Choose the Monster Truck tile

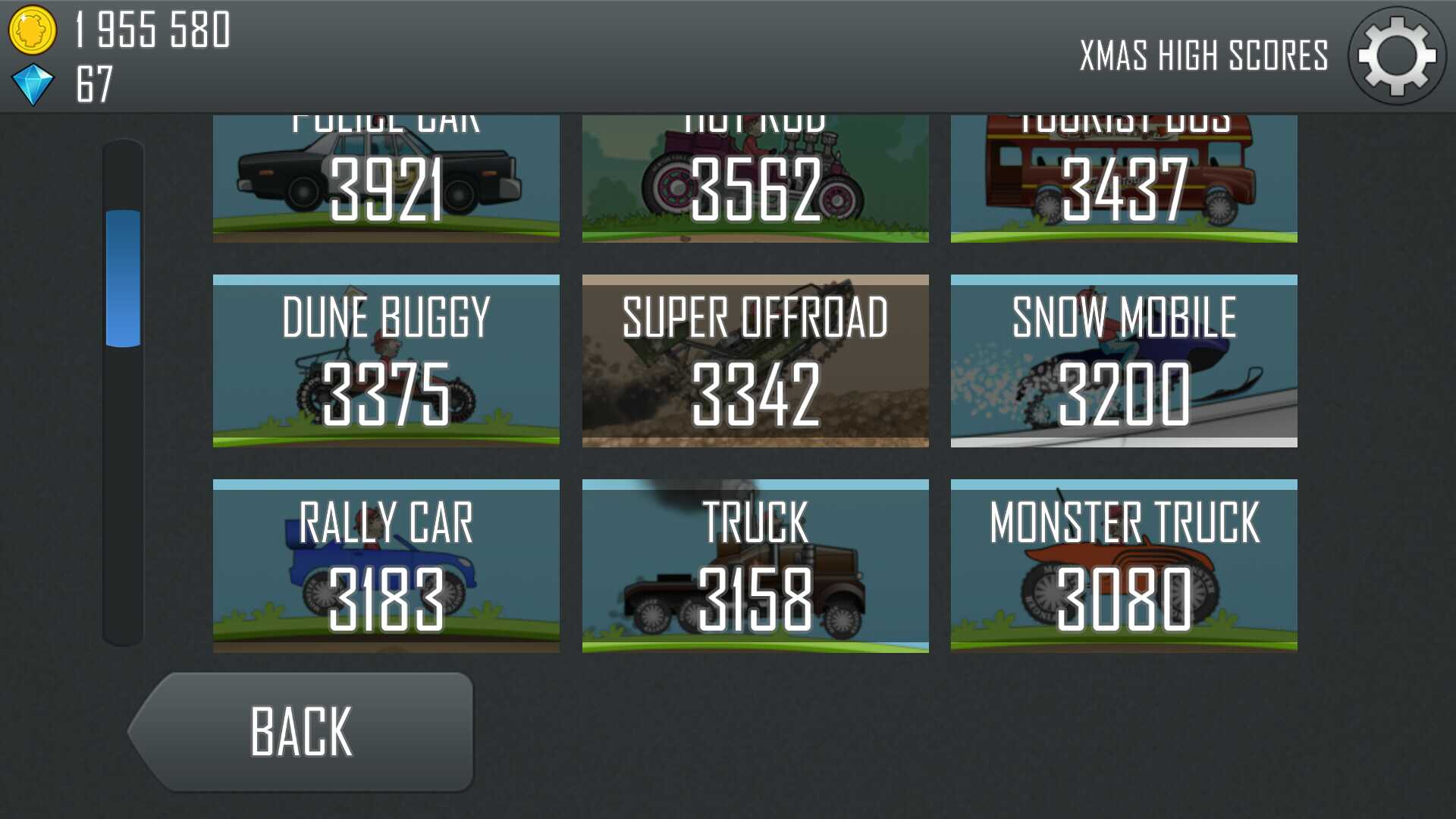[1124, 566]
